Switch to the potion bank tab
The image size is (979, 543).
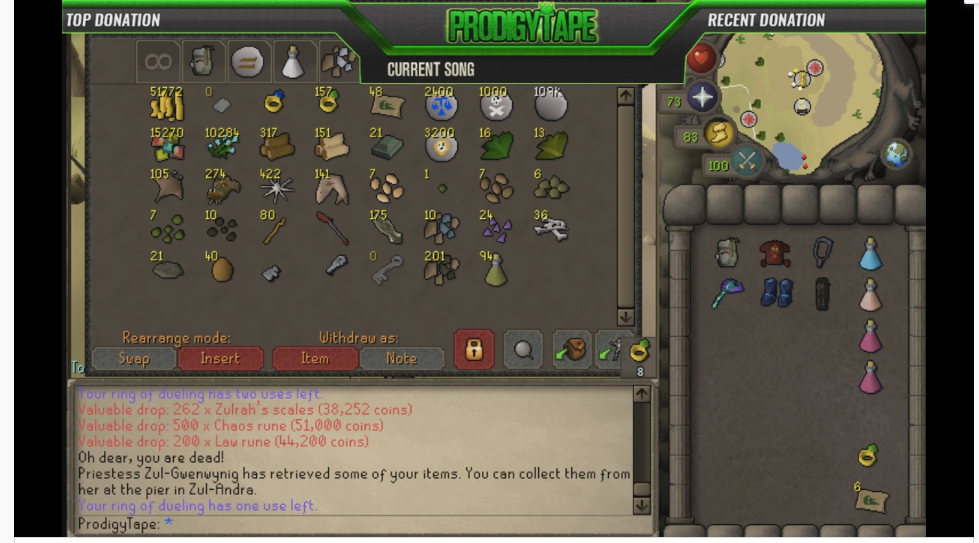[x=291, y=62]
